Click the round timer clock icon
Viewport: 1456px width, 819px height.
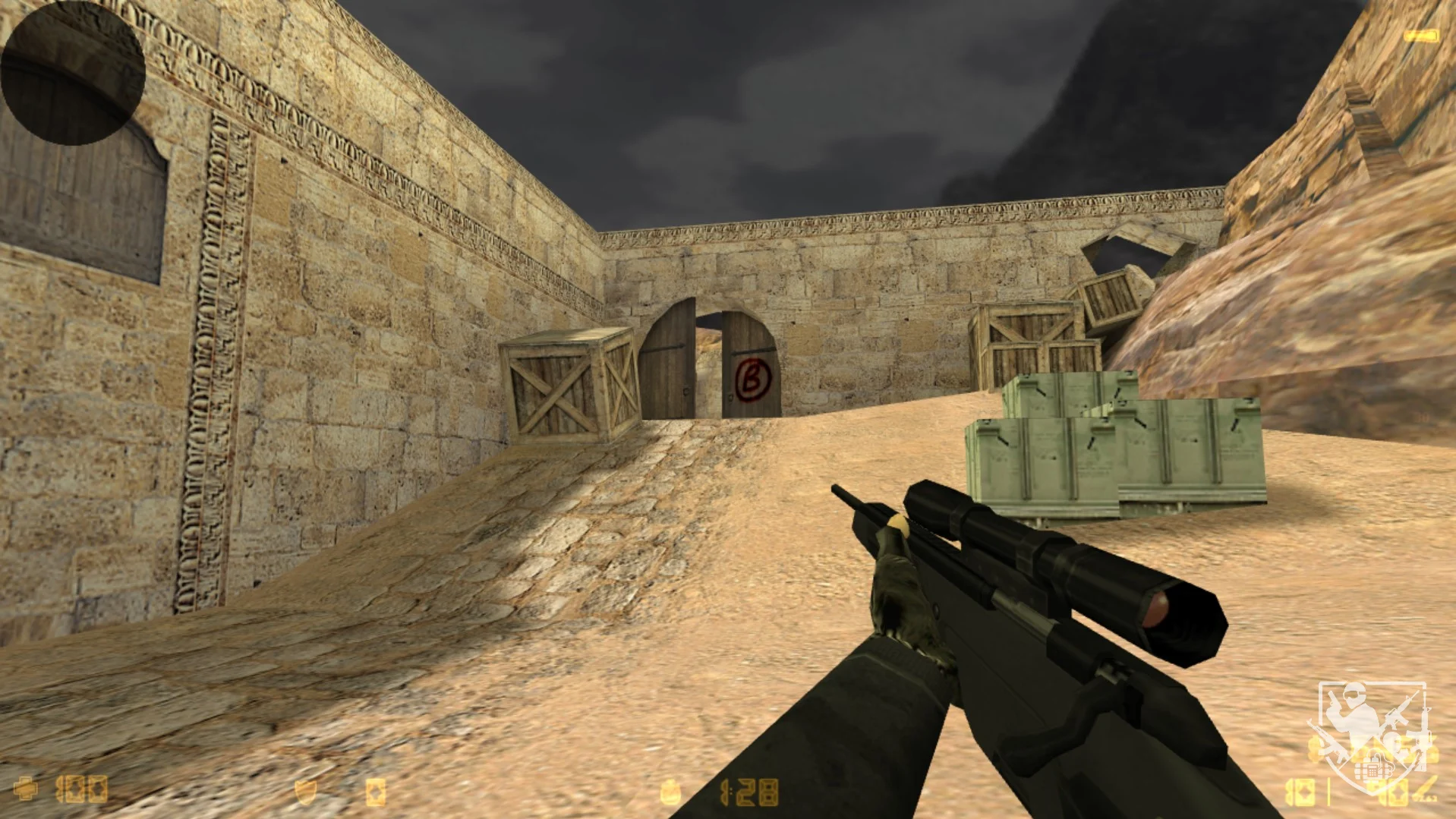(670, 792)
